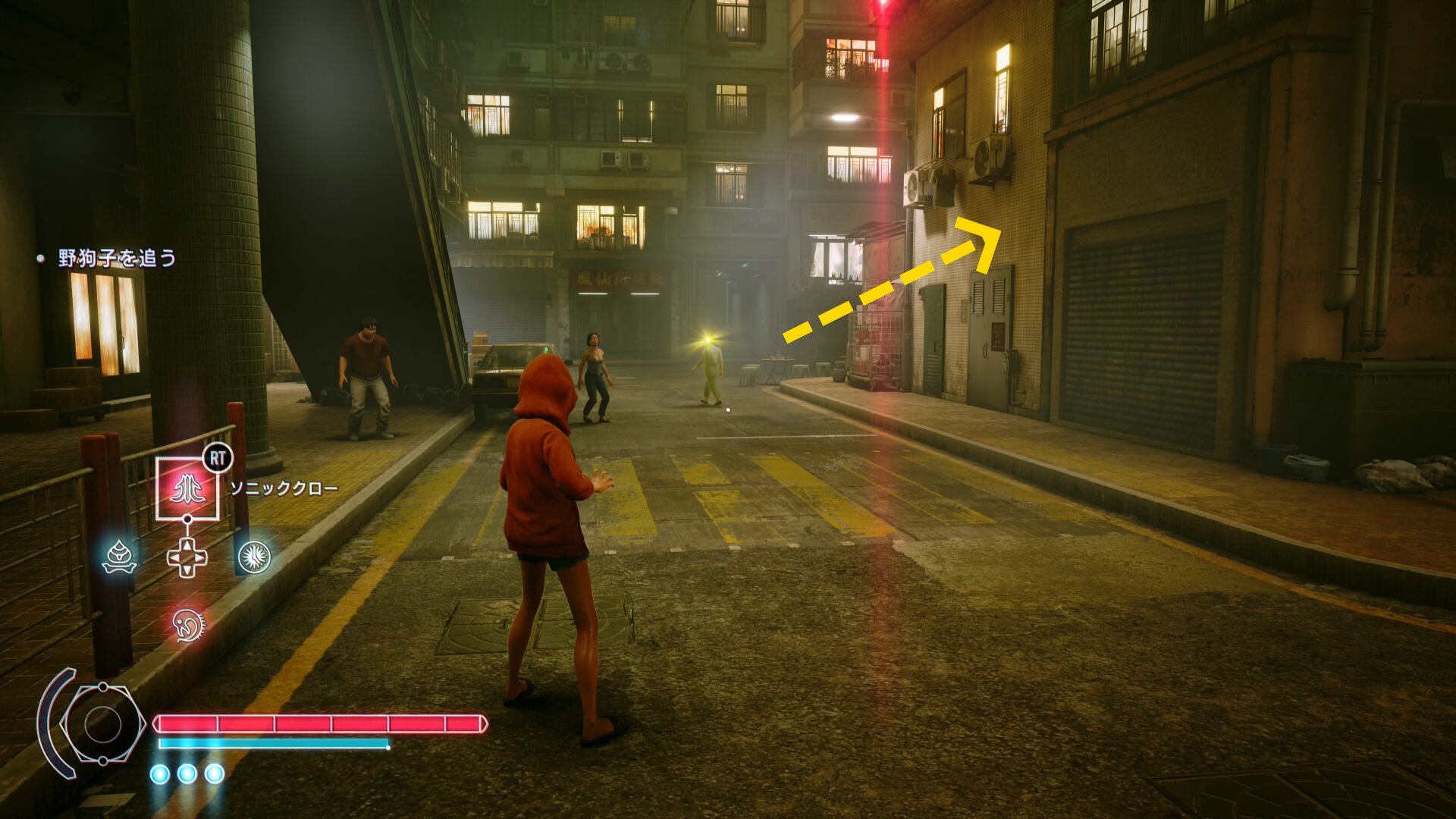Select the ソニッククロー claw ability slot

click(x=187, y=489)
